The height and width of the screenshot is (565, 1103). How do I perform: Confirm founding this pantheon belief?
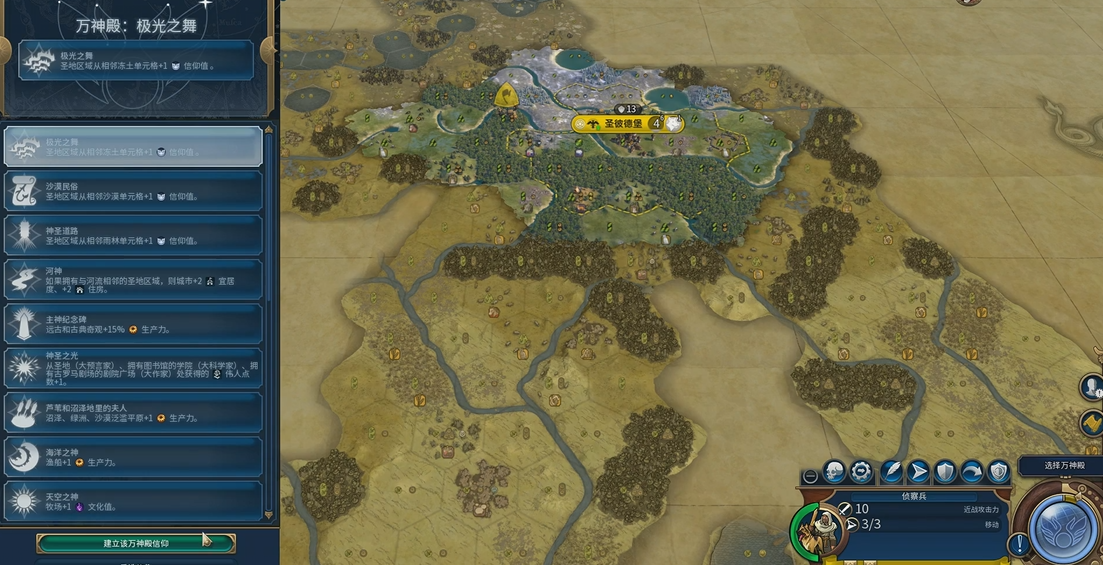click(x=136, y=543)
